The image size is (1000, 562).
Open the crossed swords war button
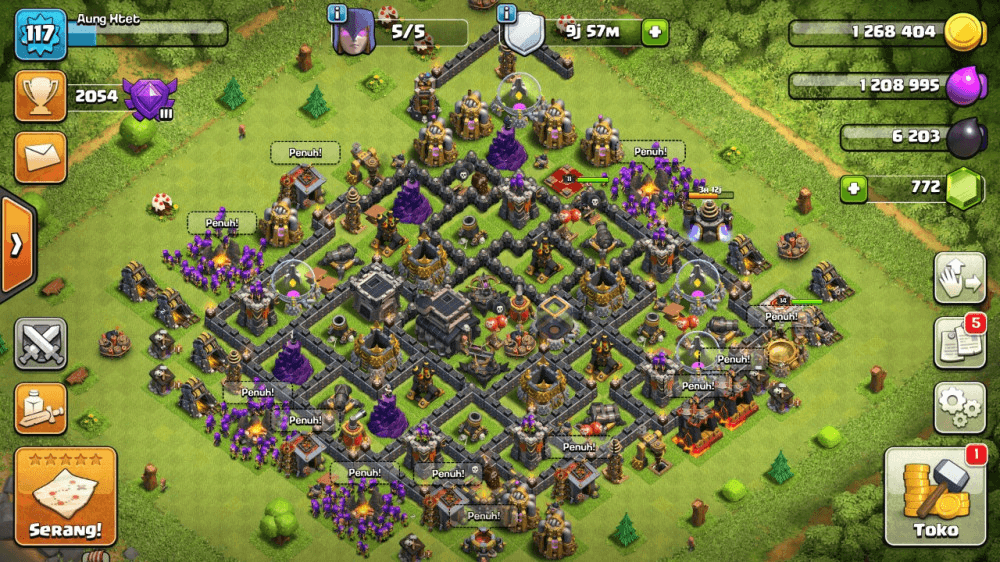tap(40, 344)
